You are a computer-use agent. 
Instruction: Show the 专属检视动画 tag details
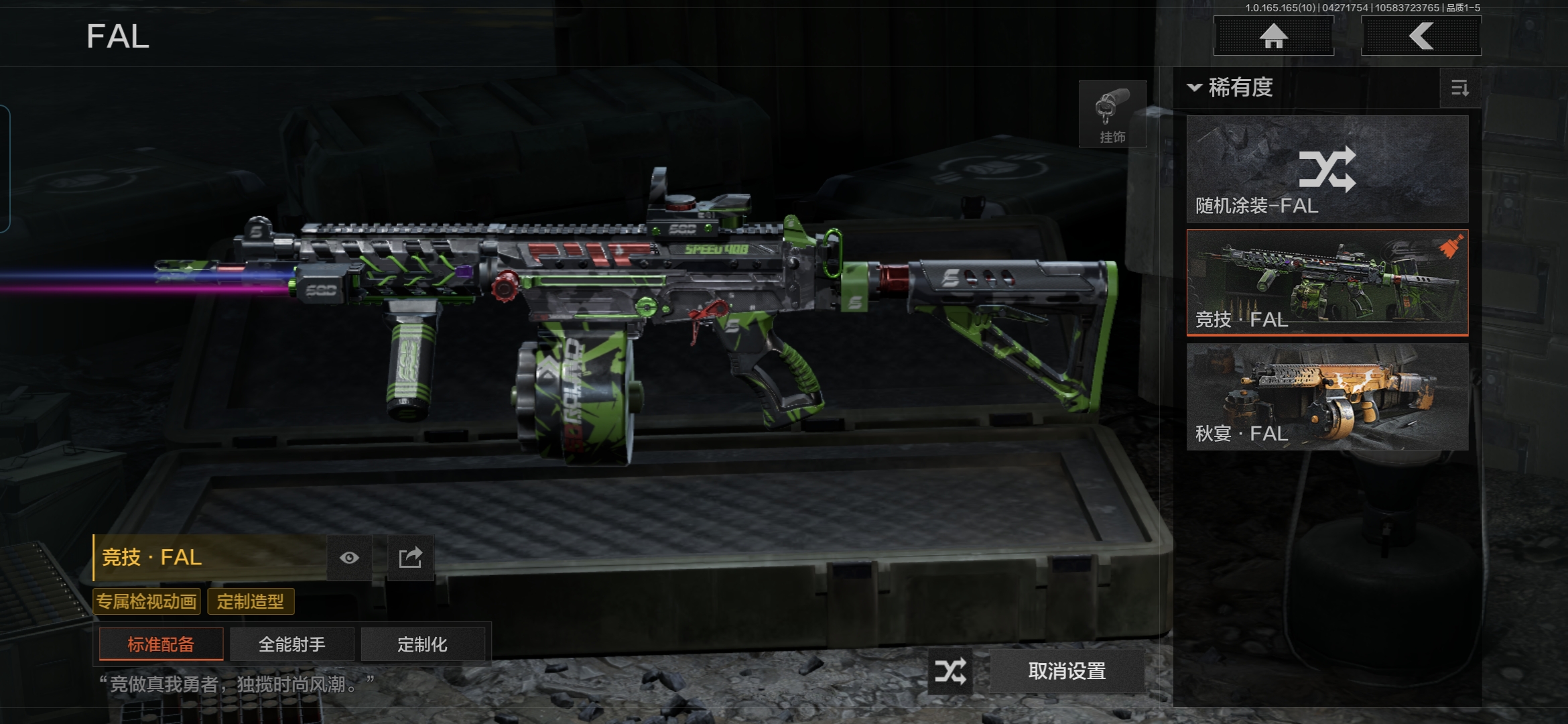click(x=147, y=601)
